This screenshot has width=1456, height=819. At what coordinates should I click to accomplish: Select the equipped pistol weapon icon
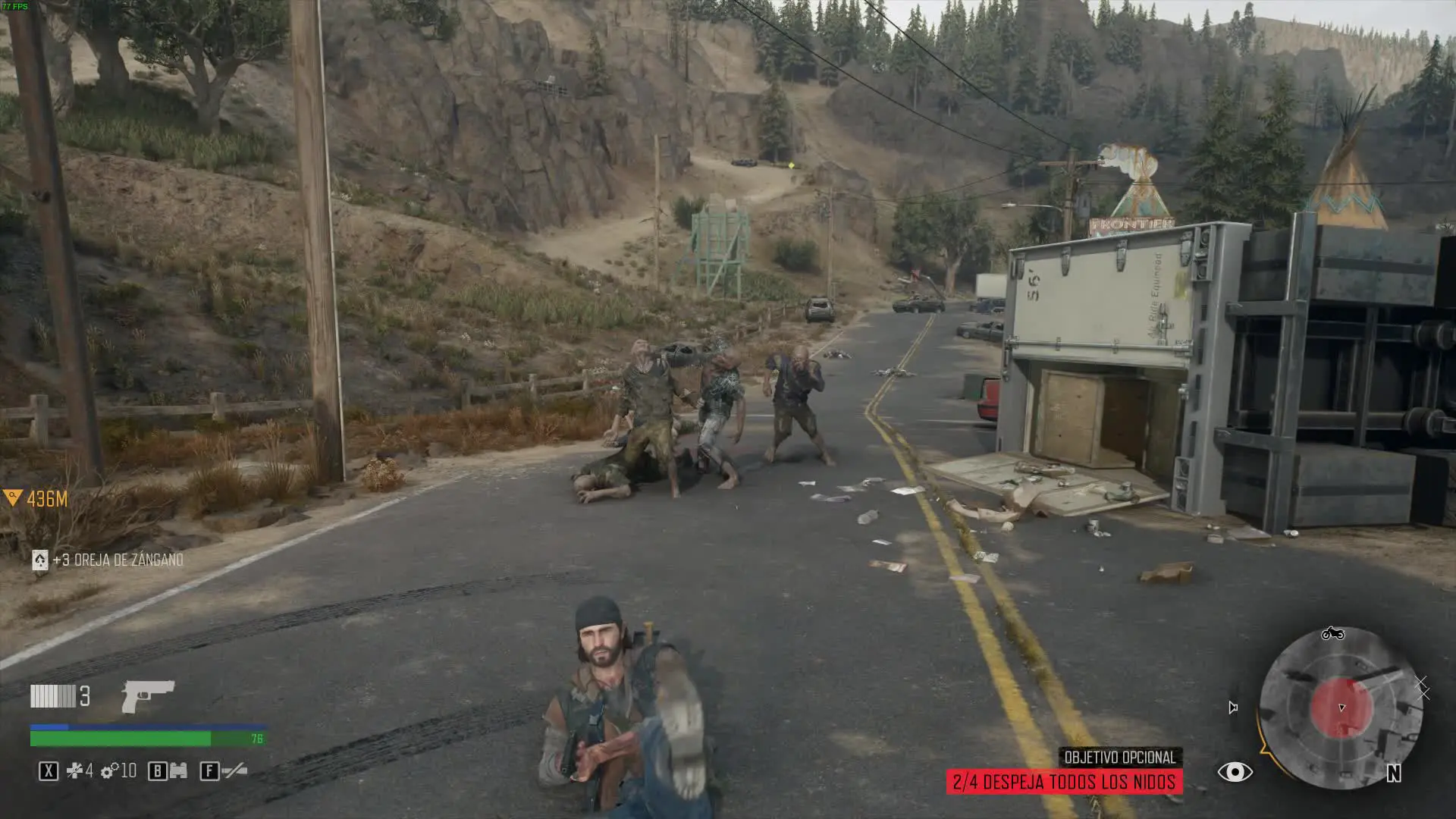pyautogui.click(x=148, y=695)
